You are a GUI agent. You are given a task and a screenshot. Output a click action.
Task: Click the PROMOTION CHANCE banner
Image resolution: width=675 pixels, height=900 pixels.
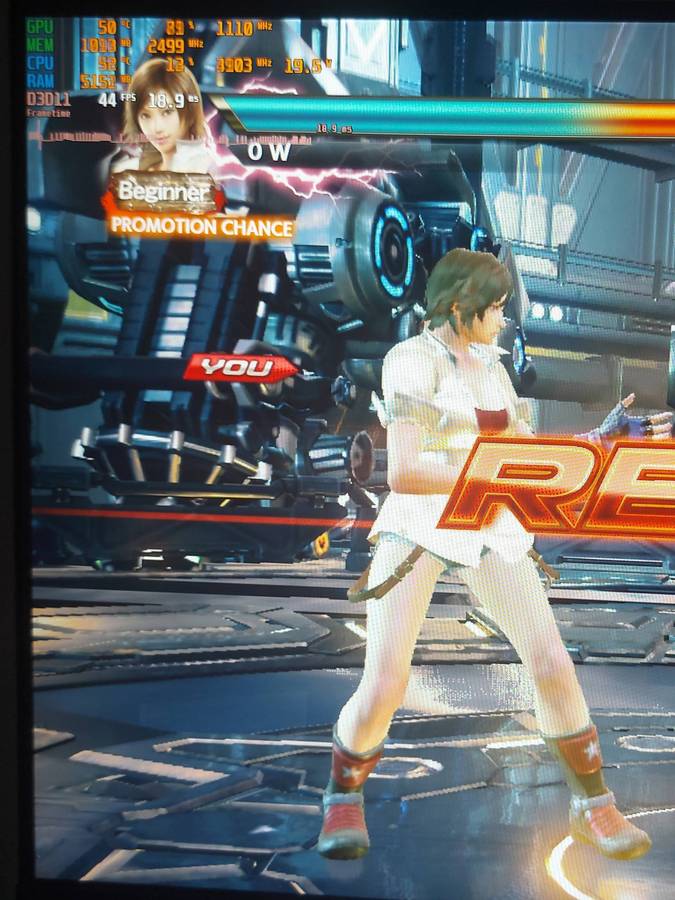201,226
